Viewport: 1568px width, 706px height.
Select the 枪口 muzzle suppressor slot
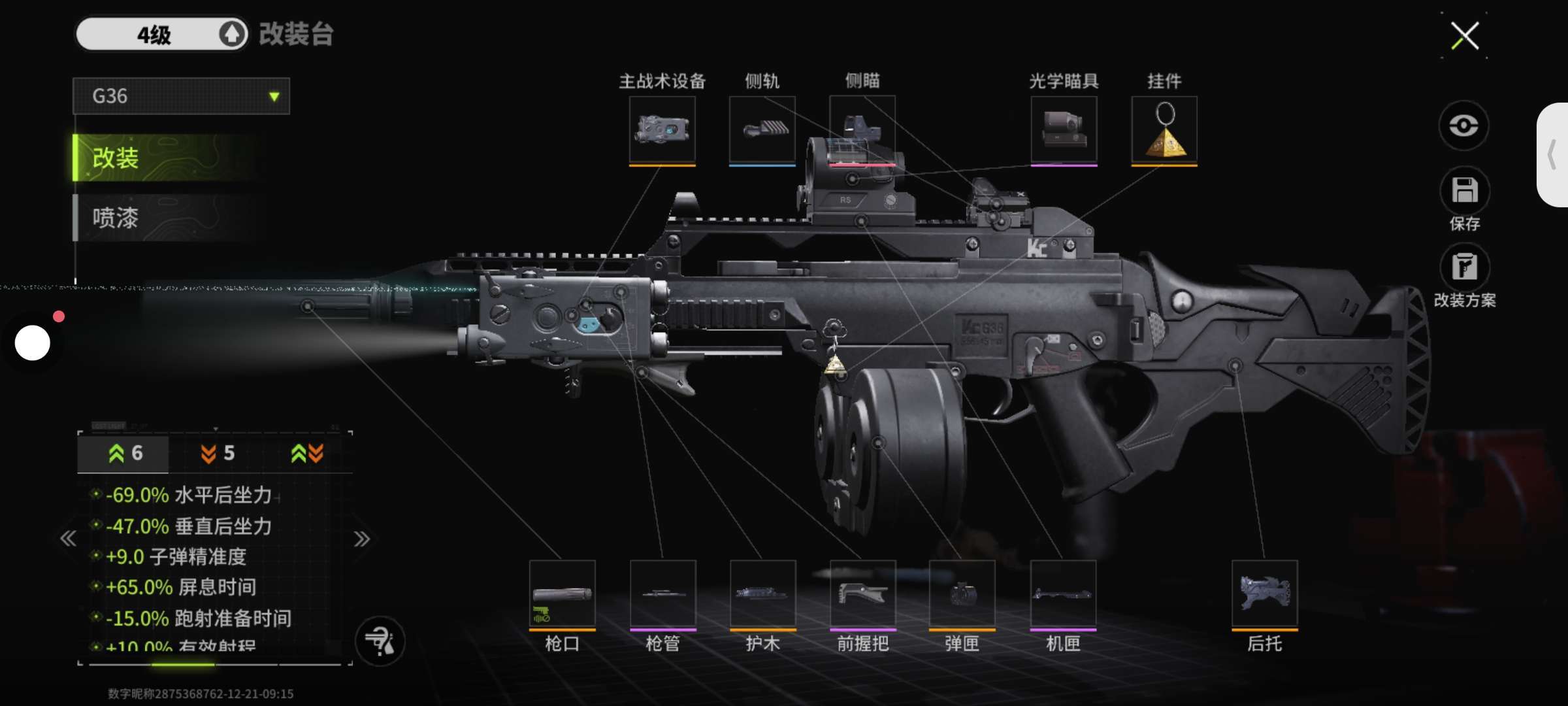coord(562,594)
